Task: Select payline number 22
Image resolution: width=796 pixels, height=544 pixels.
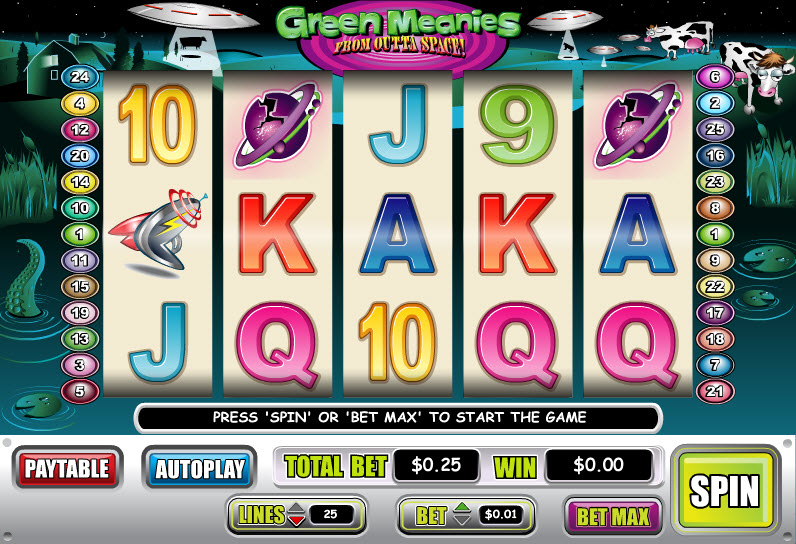Action: click(715, 286)
